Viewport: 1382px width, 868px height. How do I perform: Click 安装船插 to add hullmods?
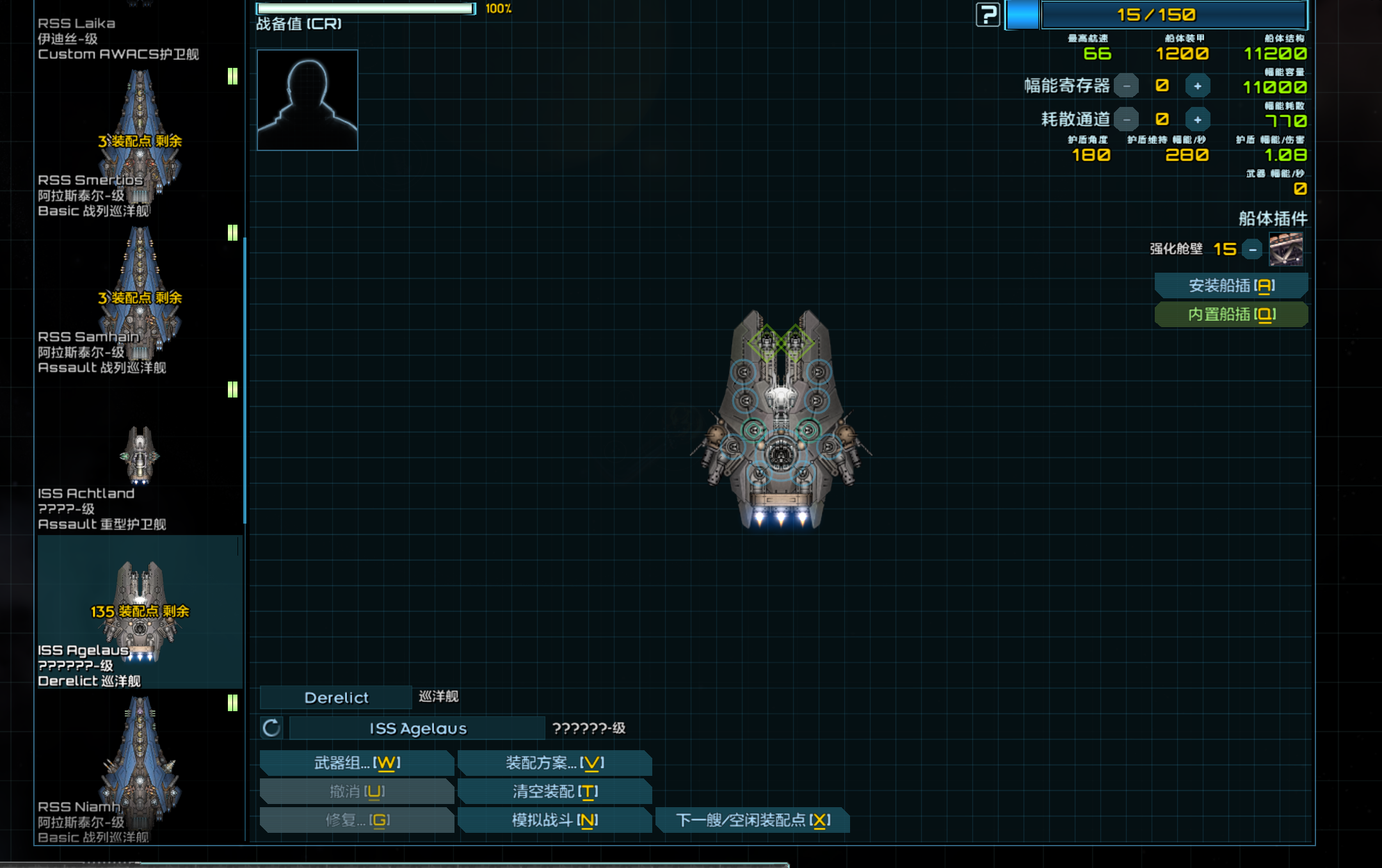click(1231, 285)
